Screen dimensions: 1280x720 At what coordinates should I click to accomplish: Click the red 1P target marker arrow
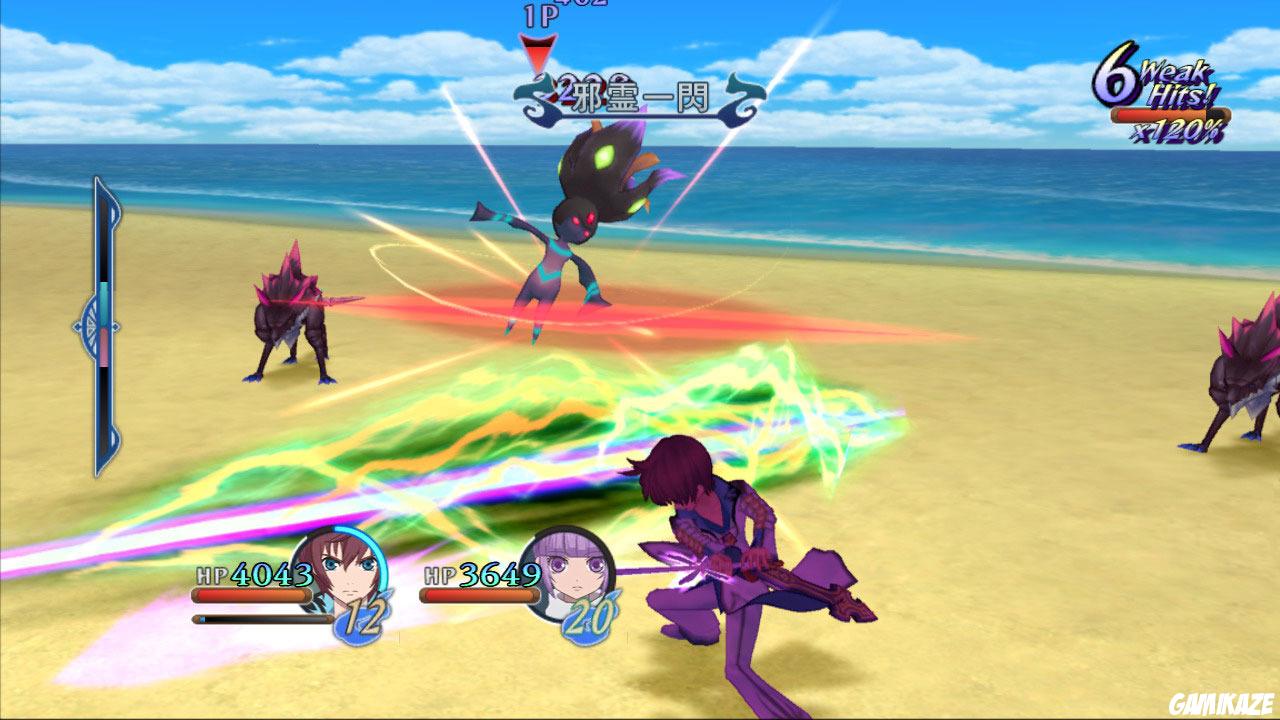pyautogui.click(x=538, y=50)
